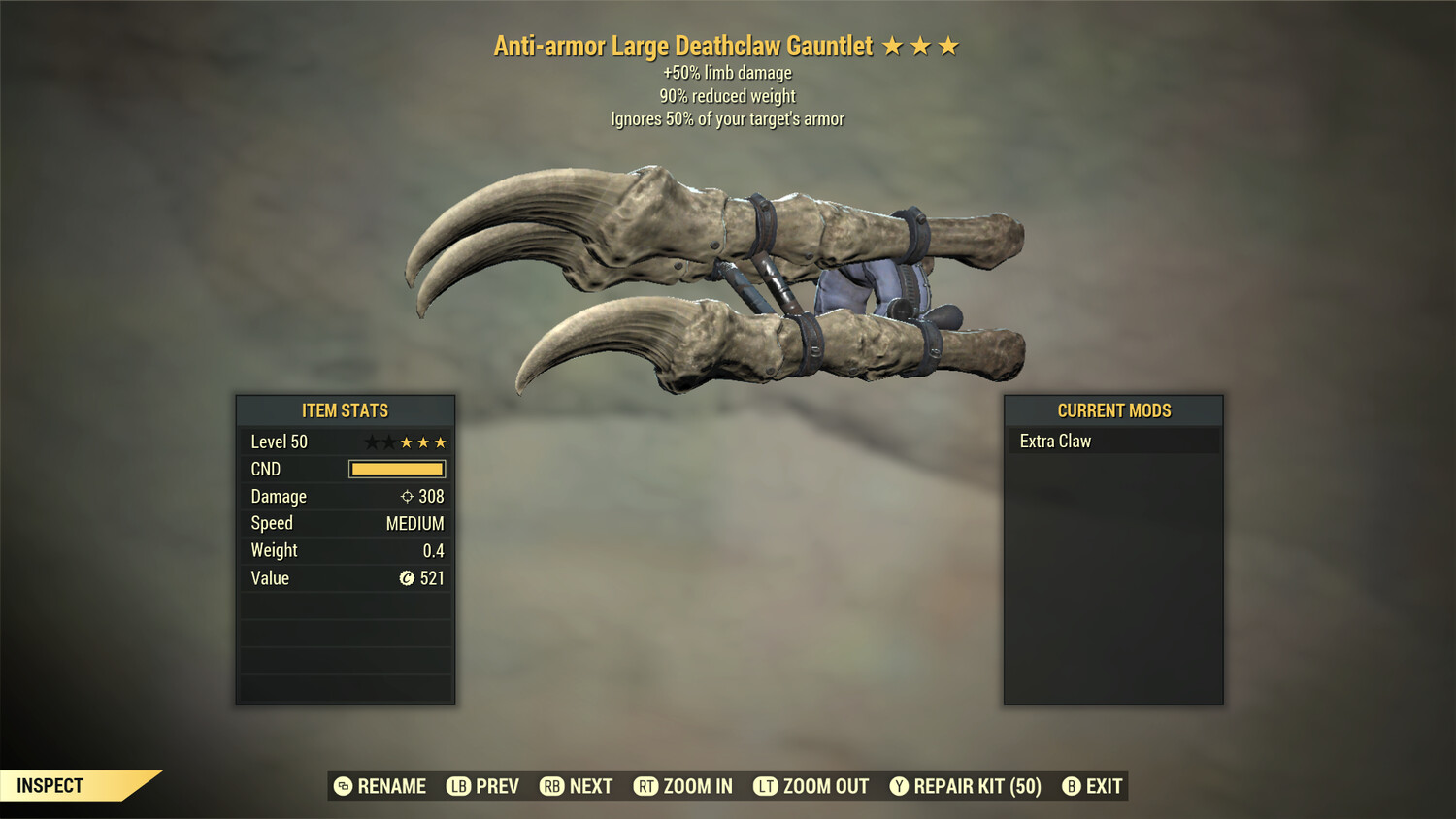Expand the ITEM STATS panel header

click(346, 410)
